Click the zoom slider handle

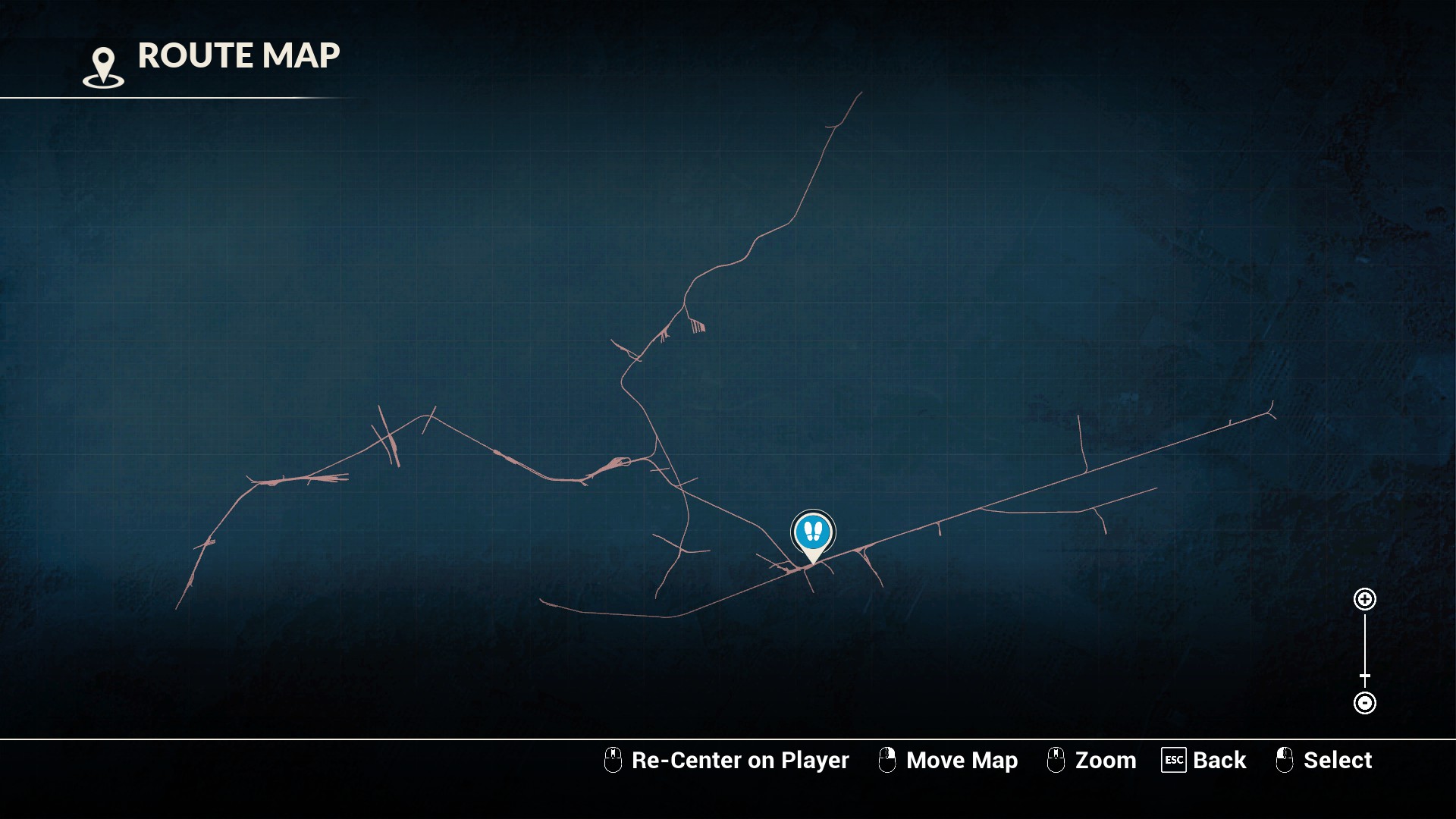click(1364, 676)
